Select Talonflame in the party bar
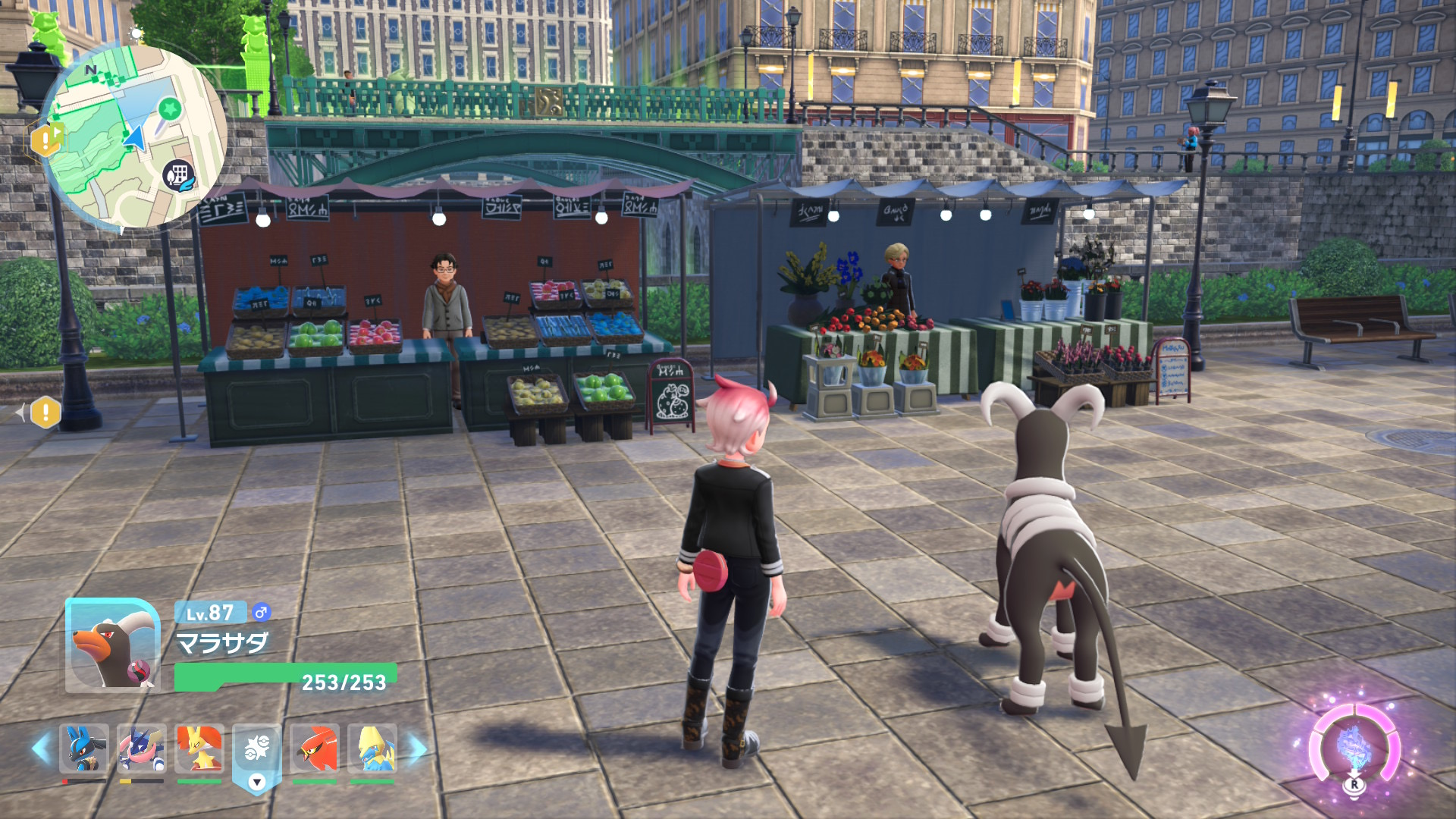This screenshot has height=819, width=1456. (x=315, y=748)
